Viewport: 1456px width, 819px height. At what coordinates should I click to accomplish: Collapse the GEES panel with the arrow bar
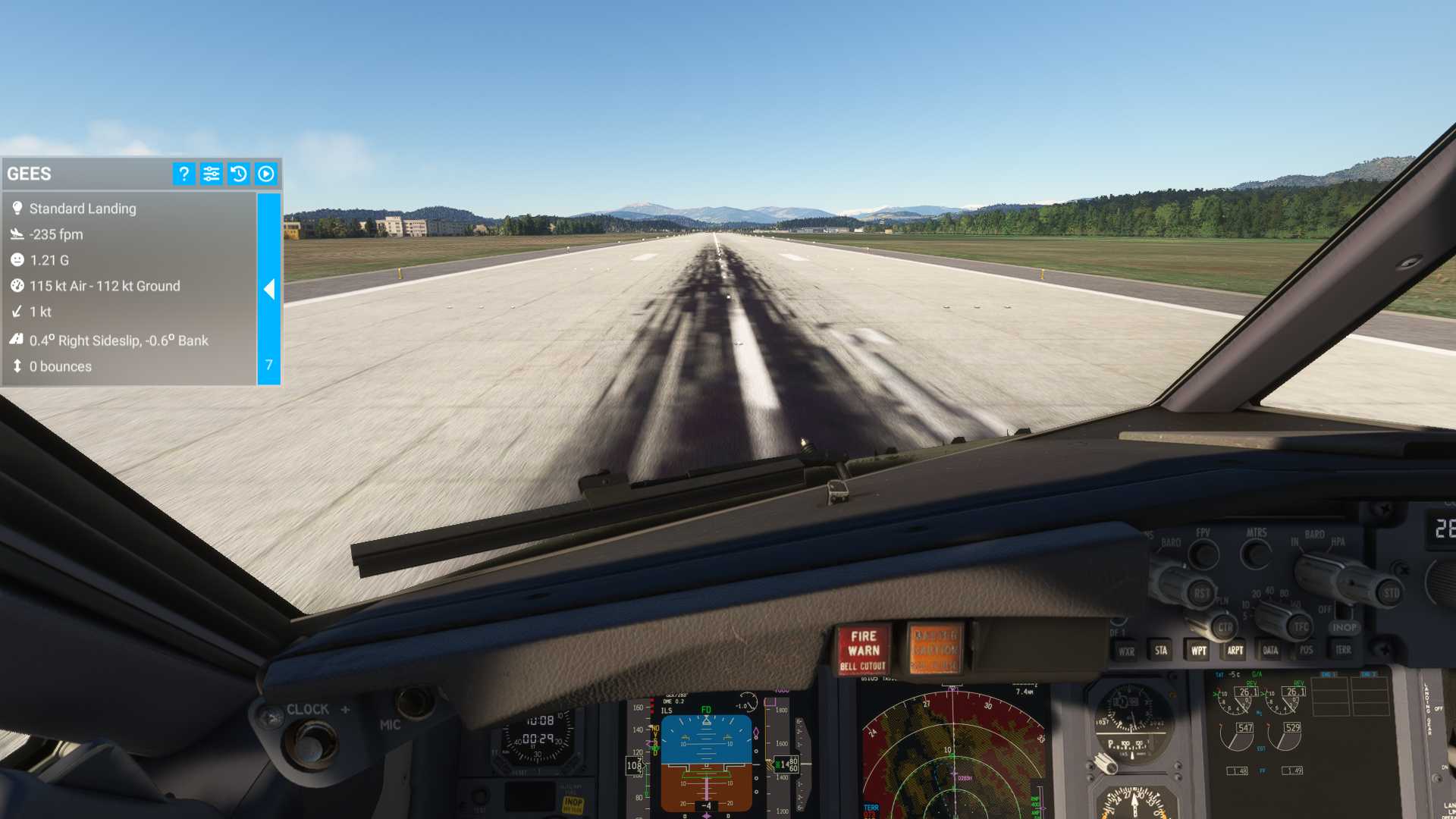click(269, 289)
